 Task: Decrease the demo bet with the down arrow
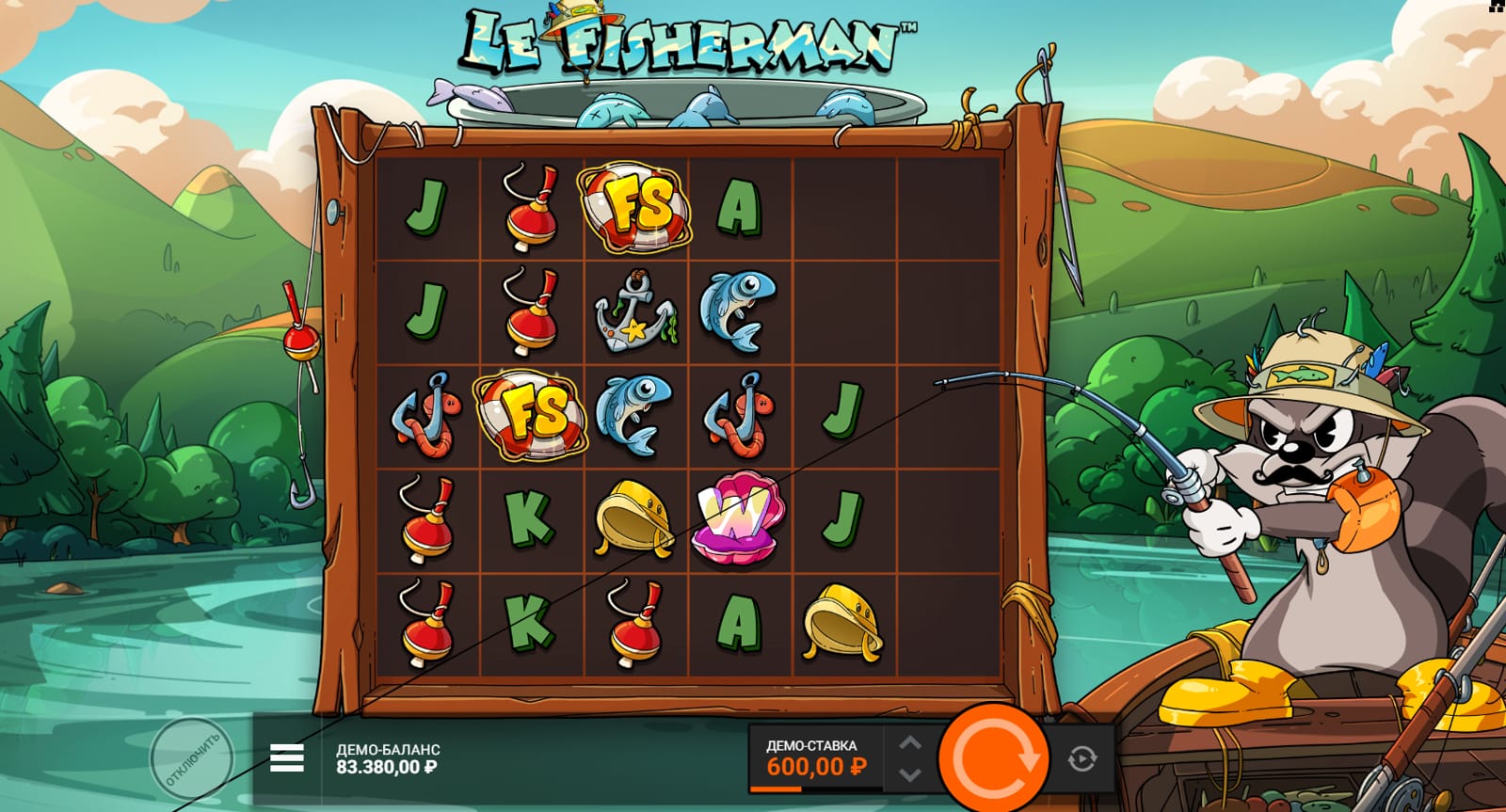tap(909, 774)
